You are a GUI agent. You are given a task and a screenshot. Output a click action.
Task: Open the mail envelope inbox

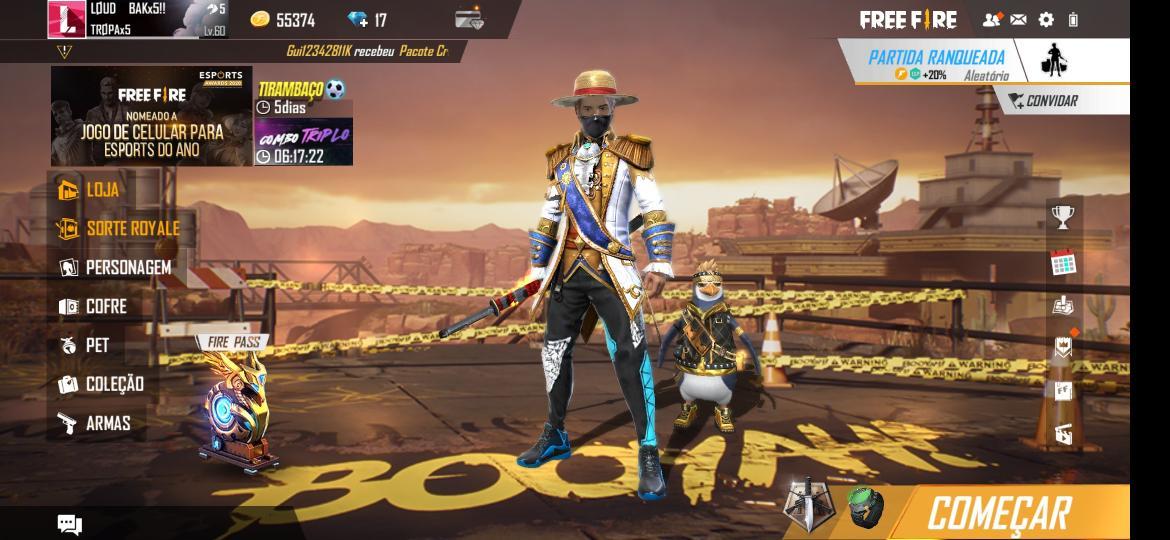[1018, 19]
